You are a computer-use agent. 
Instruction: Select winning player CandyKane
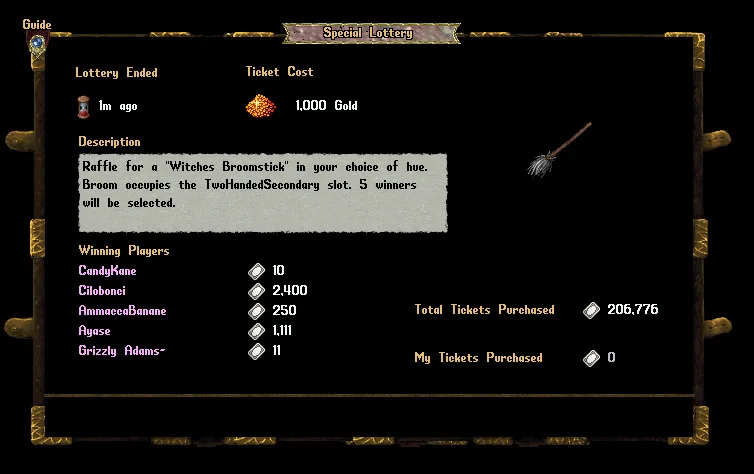[x=107, y=271]
